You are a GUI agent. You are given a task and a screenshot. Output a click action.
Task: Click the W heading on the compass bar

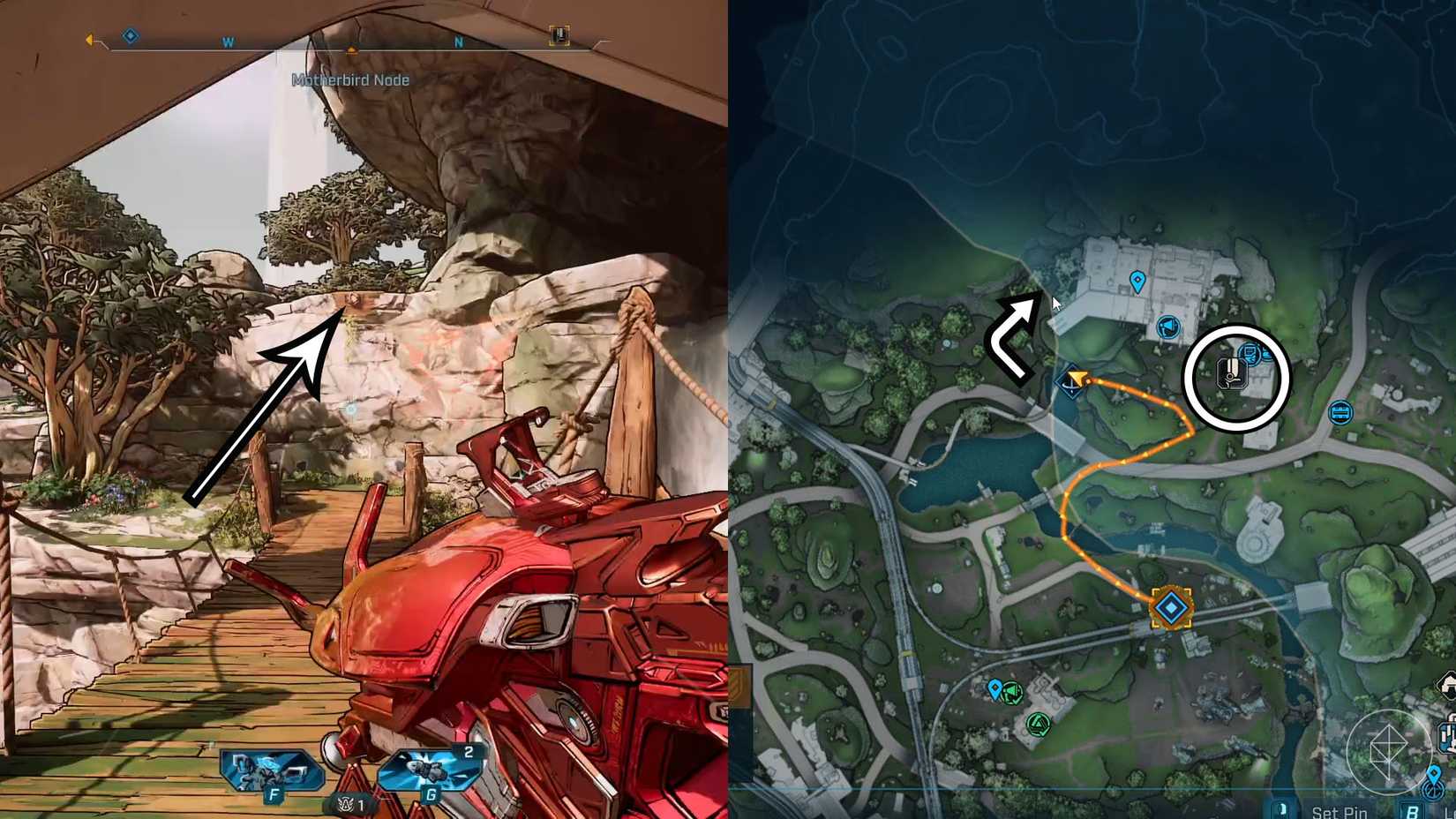coord(228,41)
